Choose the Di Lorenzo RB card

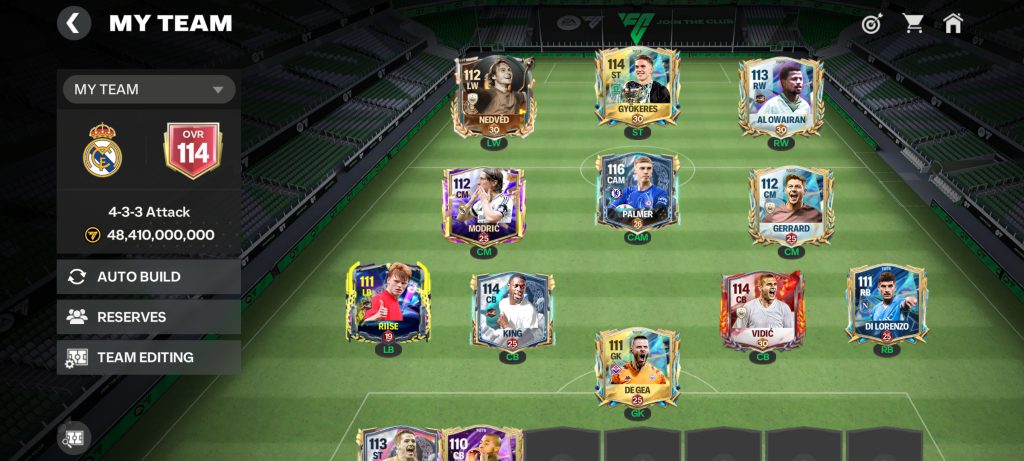click(886, 303)
